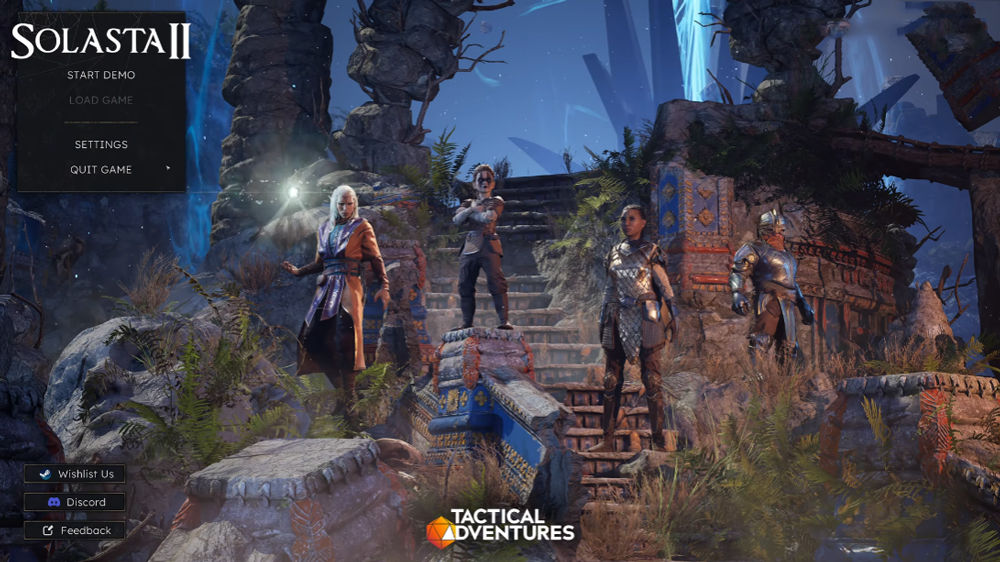The width and height of the screenshot is (1000, 562).
Task: Open the Feedback form button
Action: click(x=75, y=530)
